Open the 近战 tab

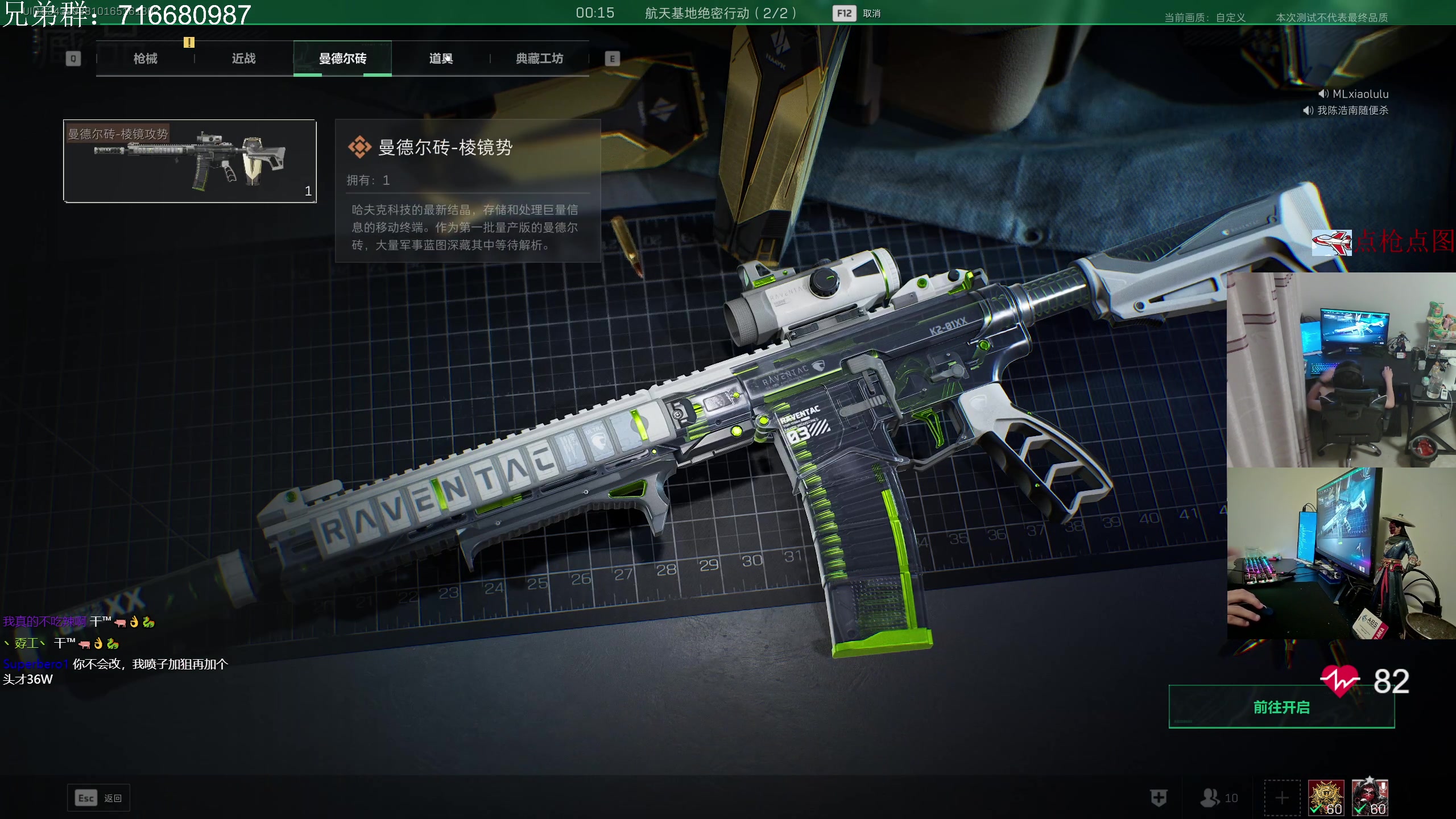244,59
